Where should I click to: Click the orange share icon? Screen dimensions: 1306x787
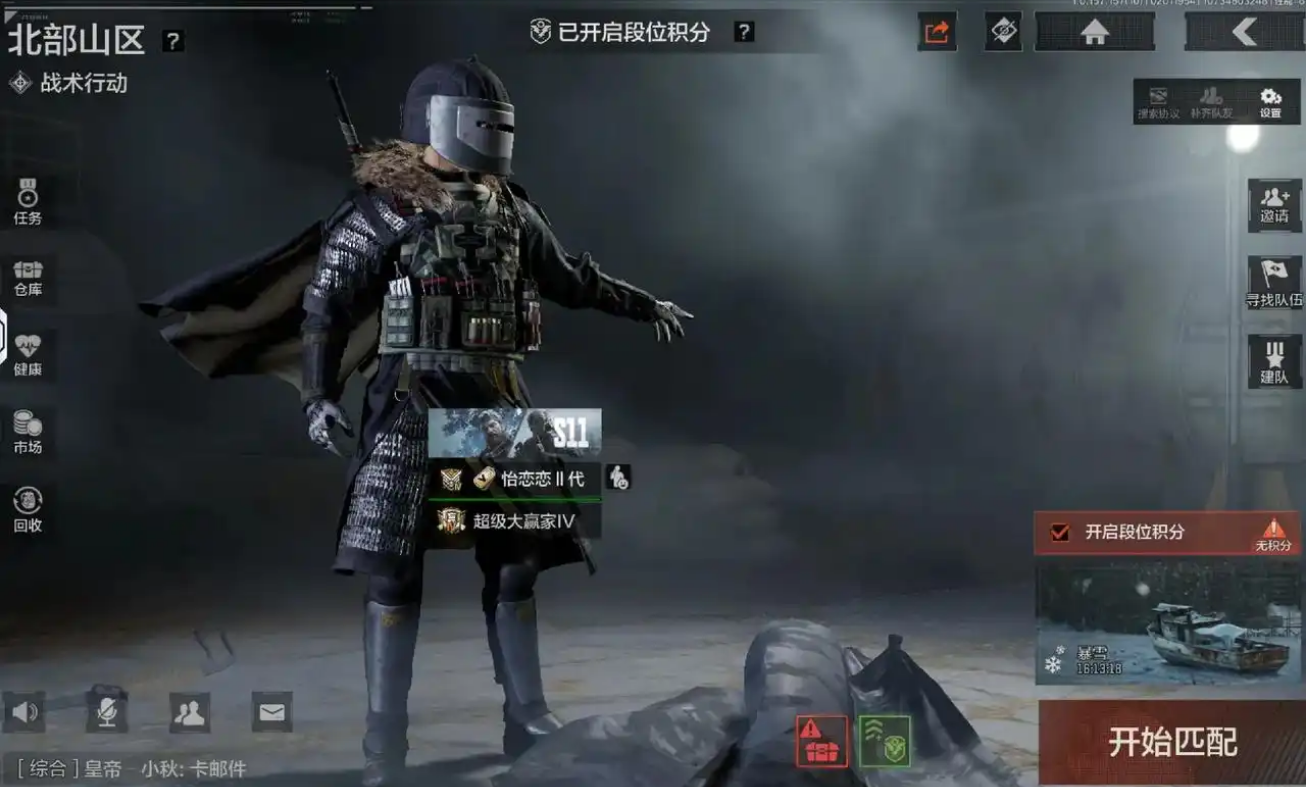coord(937,32)
